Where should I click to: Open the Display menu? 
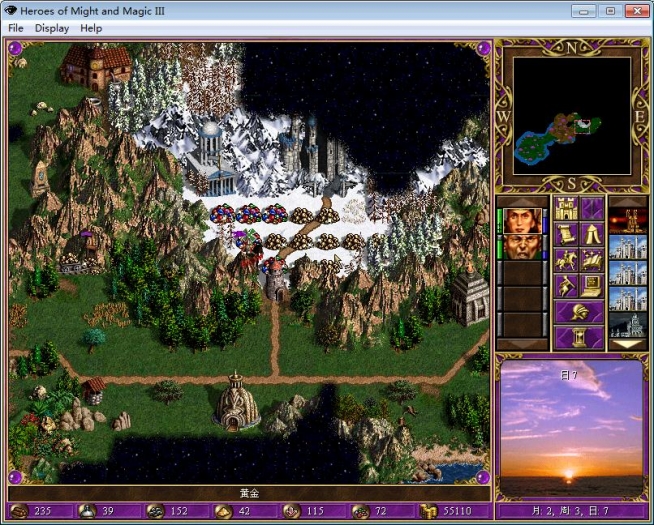52,28
